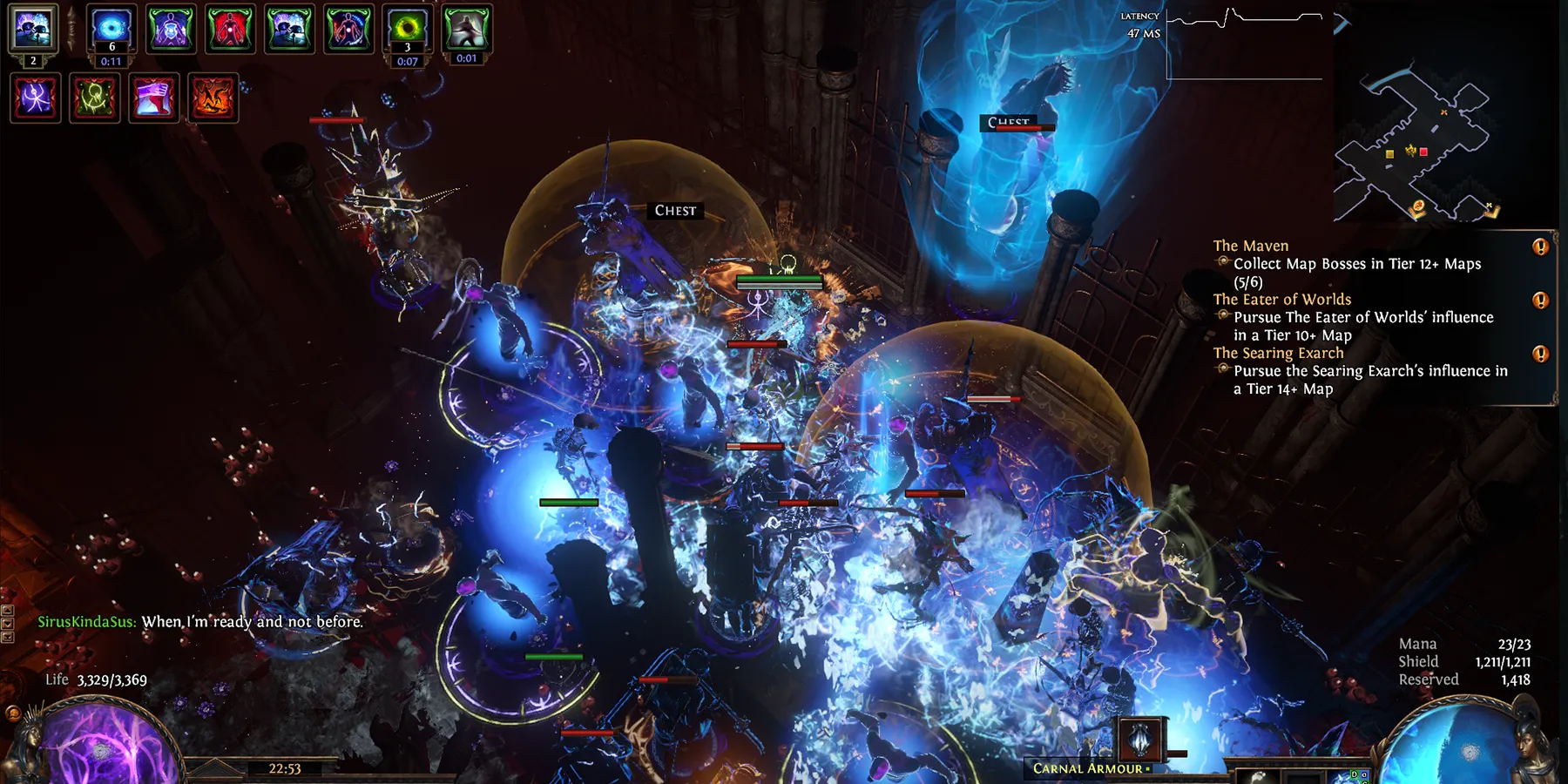This screenshot has height=784, width=1568.
Task: Select the purple fist debuff icon
Action: 154,97
